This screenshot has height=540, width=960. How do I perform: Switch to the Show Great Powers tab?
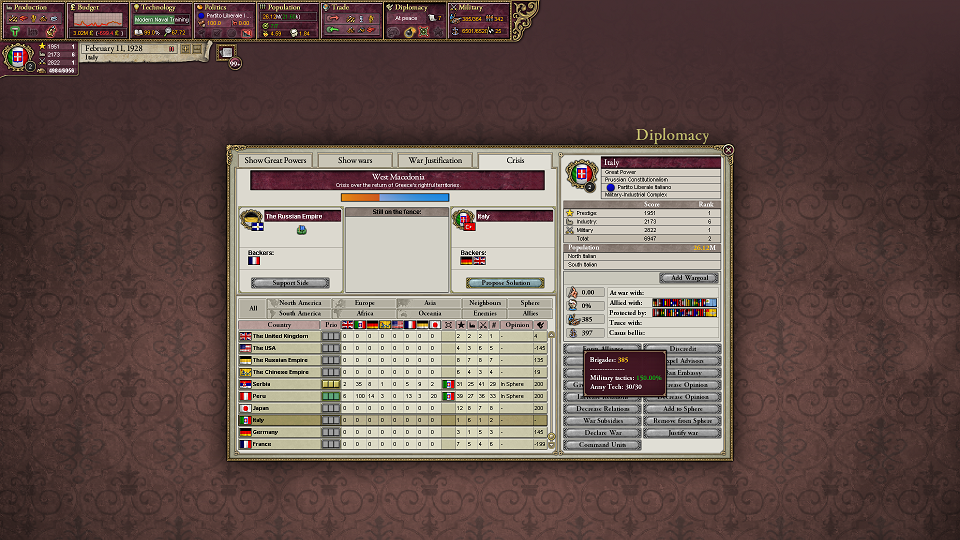pos(275,160)
